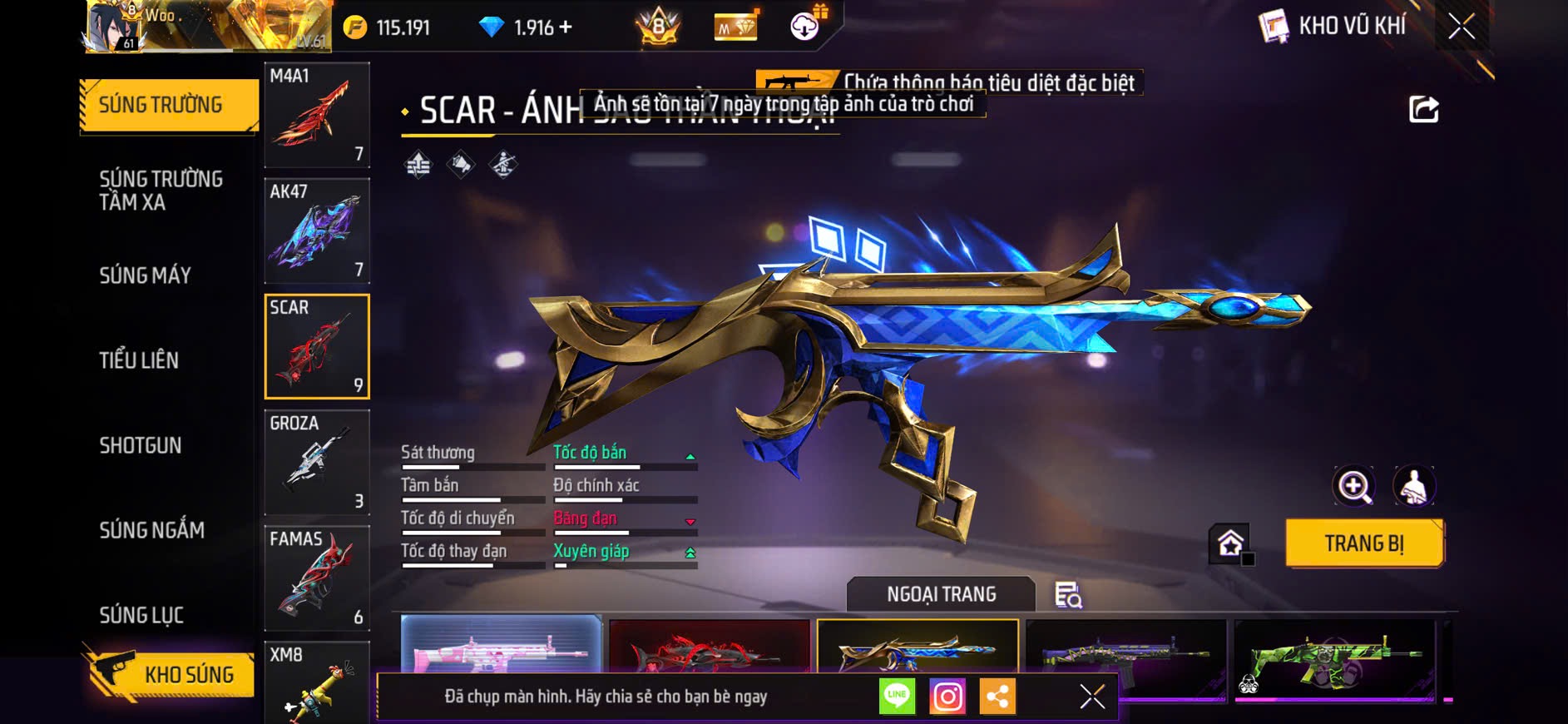Choose the AK47 weapon tile
The height and width of the screenshot is (724, 1568).
pos(317,231)
